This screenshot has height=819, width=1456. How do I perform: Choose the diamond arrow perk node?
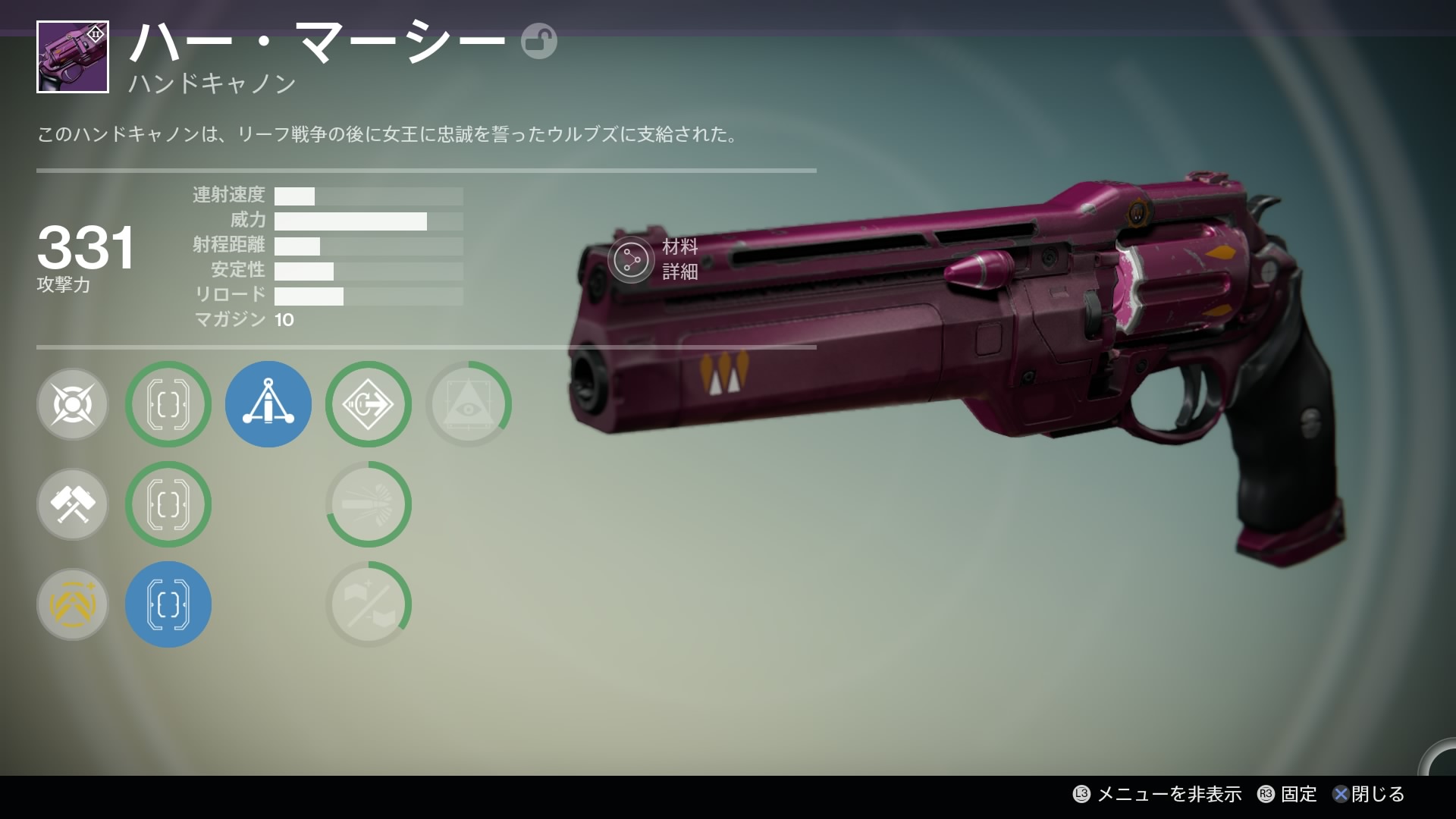(369, 404)
